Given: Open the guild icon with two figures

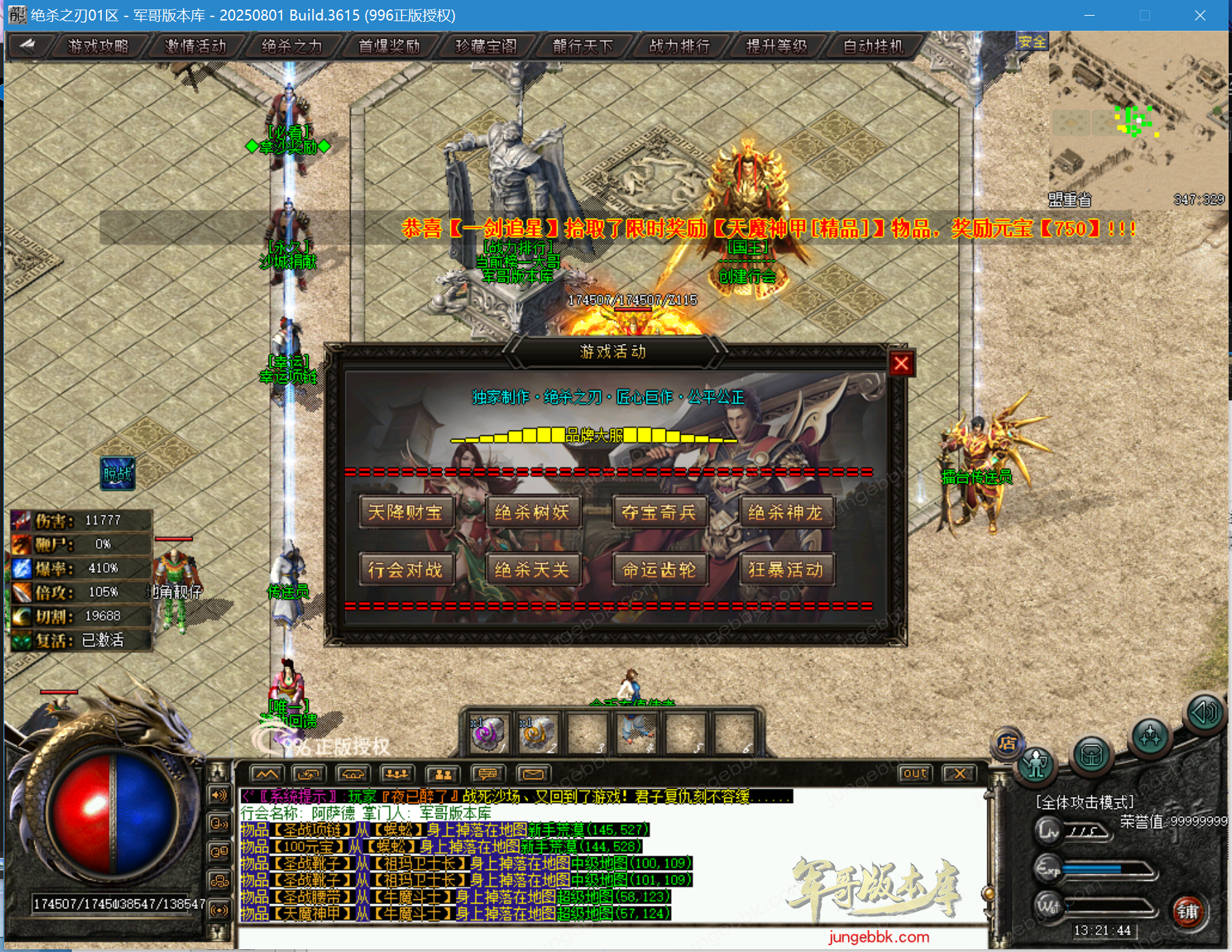Looking at the screenshot, I should pos(443,774).
